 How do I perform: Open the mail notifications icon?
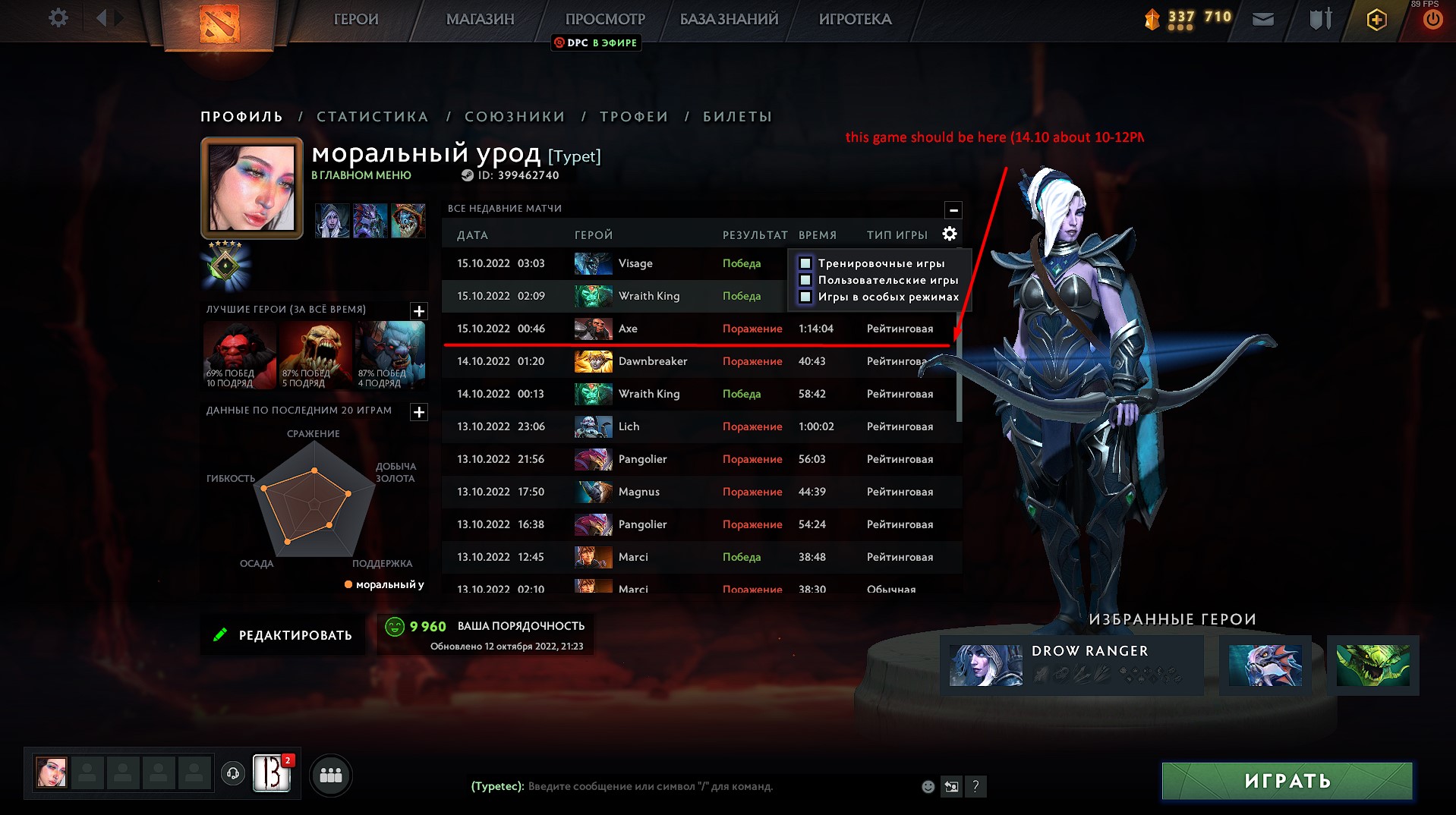[x=1262, y=18]
